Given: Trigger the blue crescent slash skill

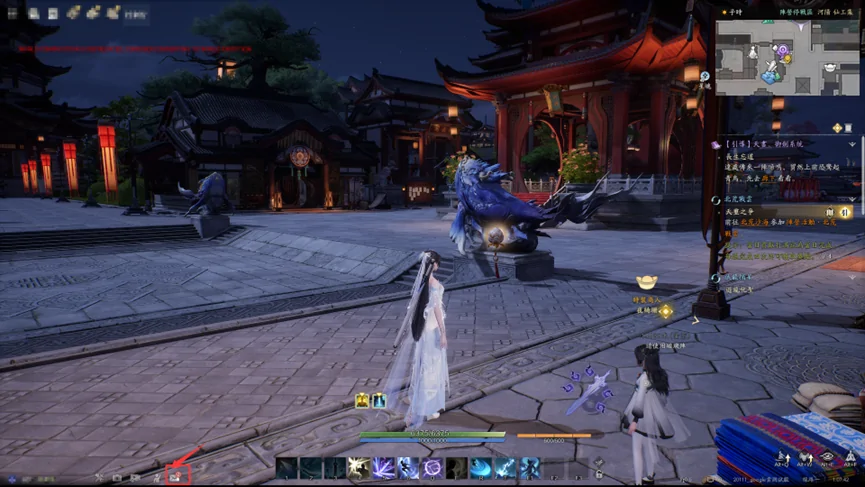Looking at the screenshot, I should [481, 468].
